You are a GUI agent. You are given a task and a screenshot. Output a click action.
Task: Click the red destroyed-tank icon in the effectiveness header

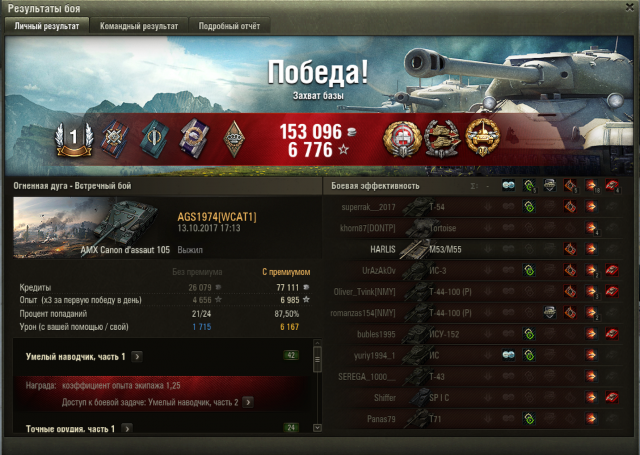(610, 186)
